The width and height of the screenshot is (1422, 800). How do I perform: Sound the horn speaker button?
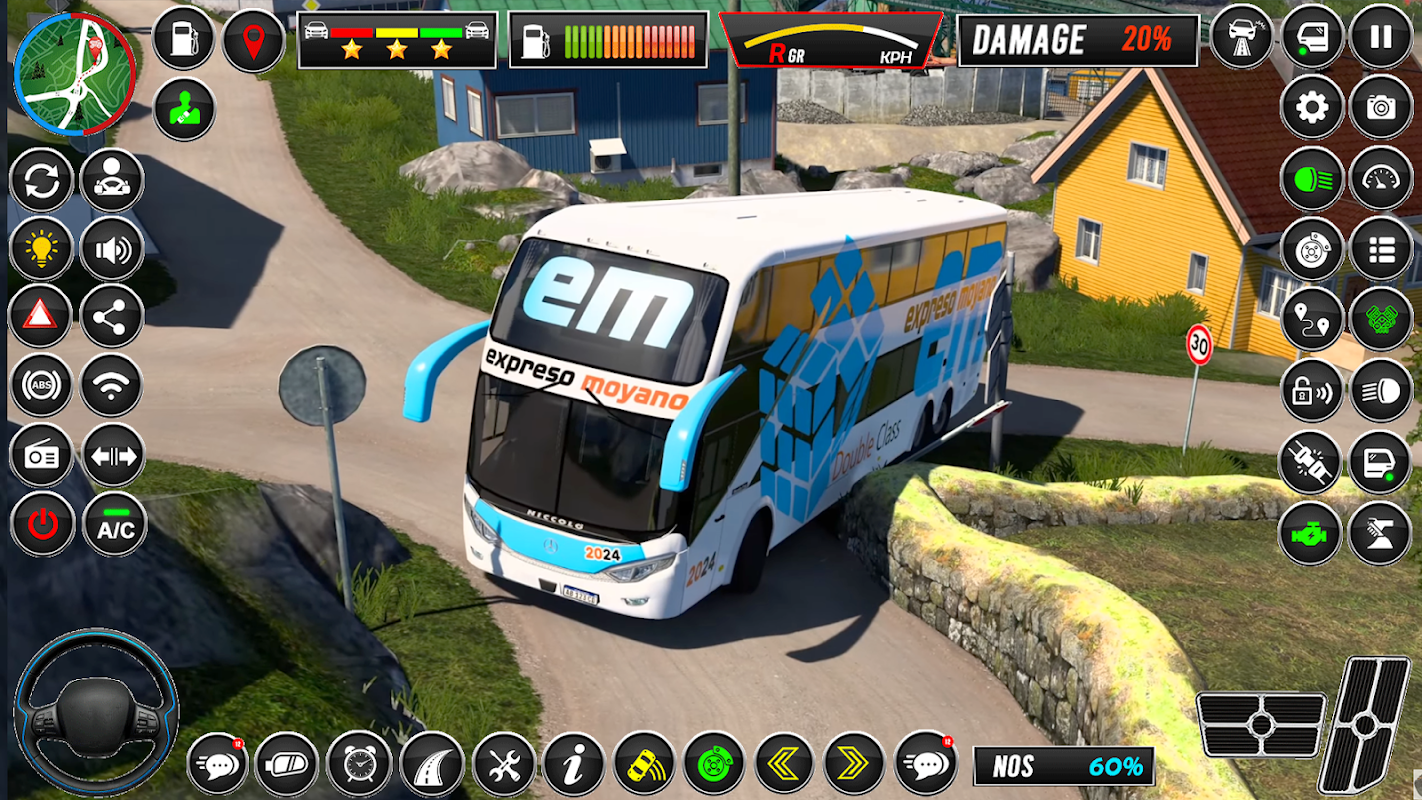pos(112,248)
